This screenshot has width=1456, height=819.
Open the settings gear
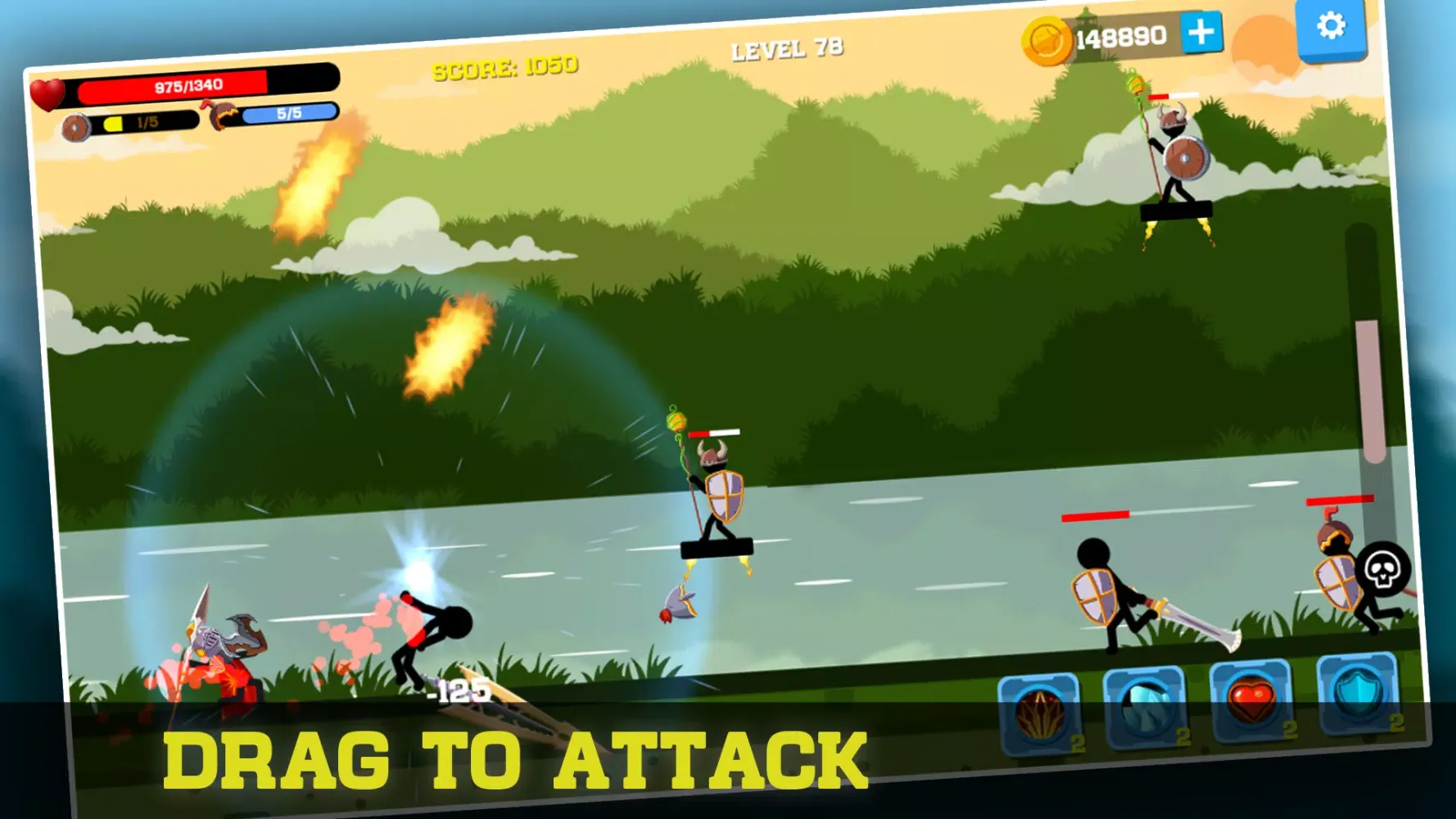point(1333,25)
